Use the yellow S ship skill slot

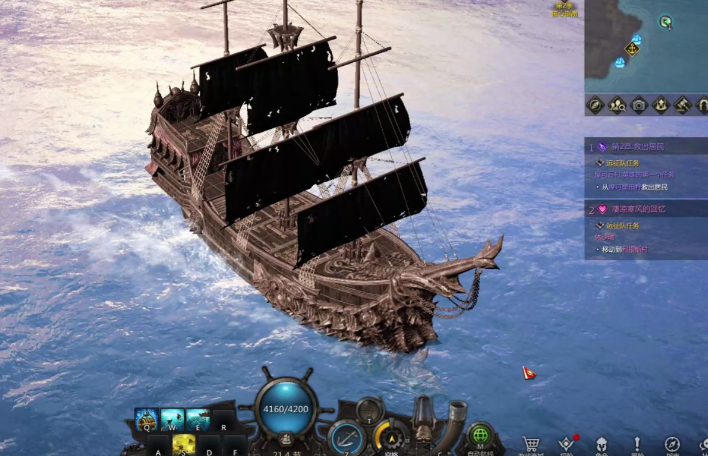[184, 444]
